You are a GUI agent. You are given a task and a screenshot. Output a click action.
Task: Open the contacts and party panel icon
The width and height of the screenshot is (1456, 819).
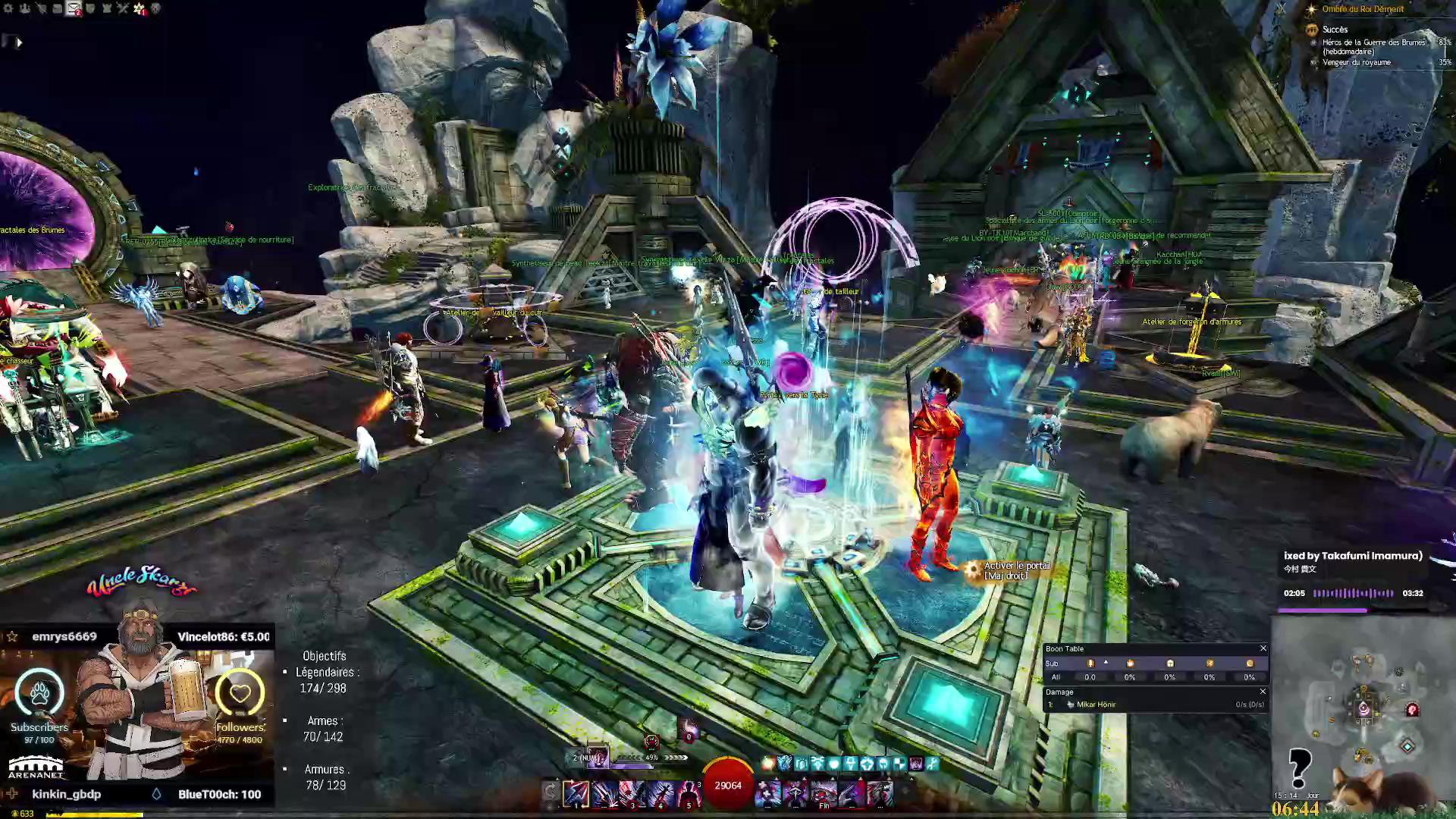25,8
